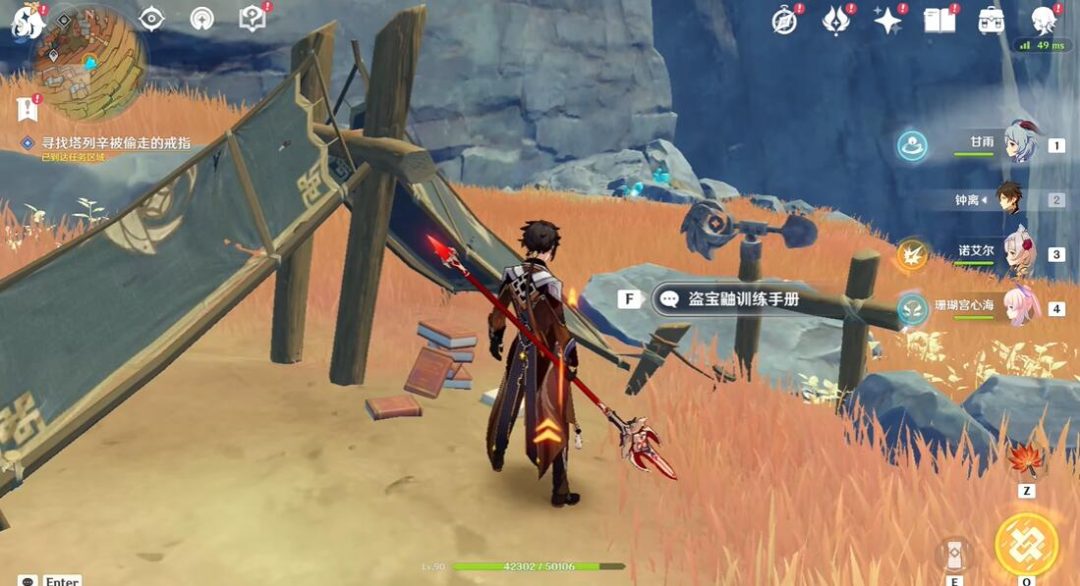Use the stone pillar elemental skill
This screenshot has height=586, width=1080.
pyautogui.click(x=954, y=553)
